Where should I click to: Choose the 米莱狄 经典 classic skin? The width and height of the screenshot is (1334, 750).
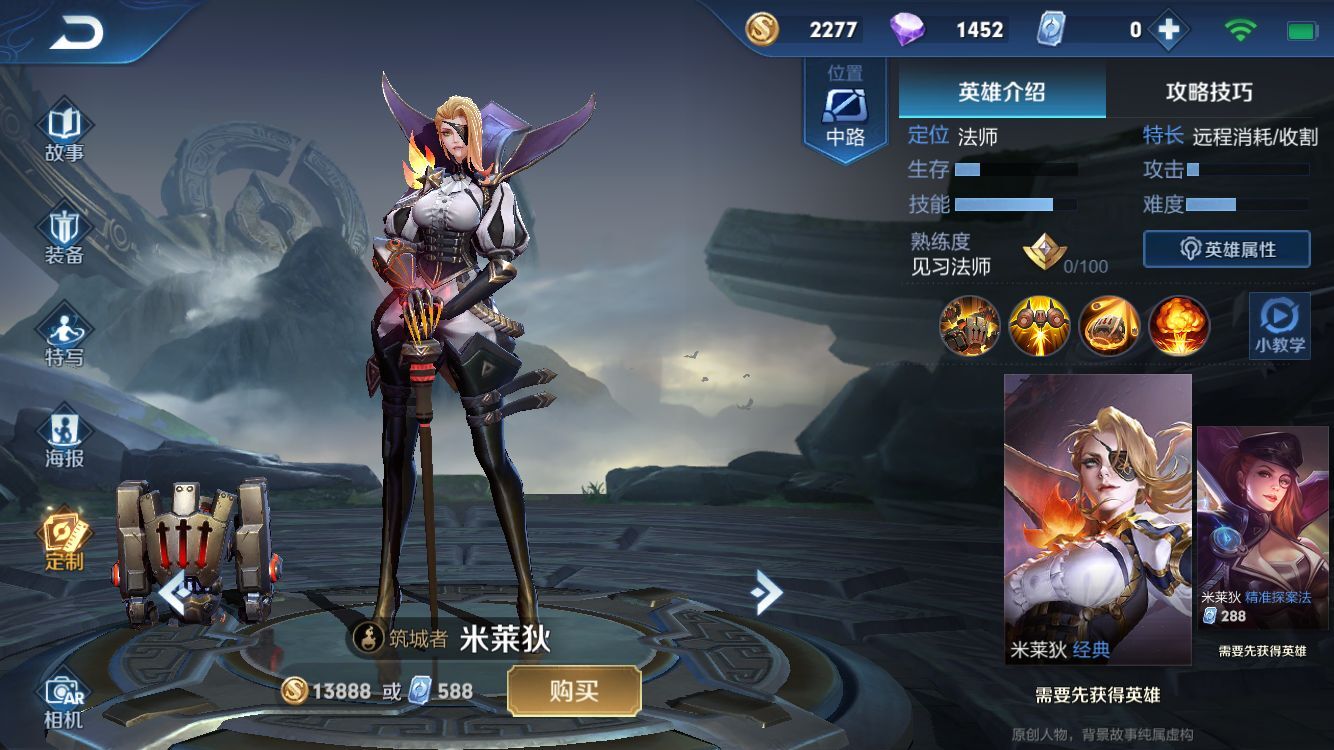click(1098, 519)
